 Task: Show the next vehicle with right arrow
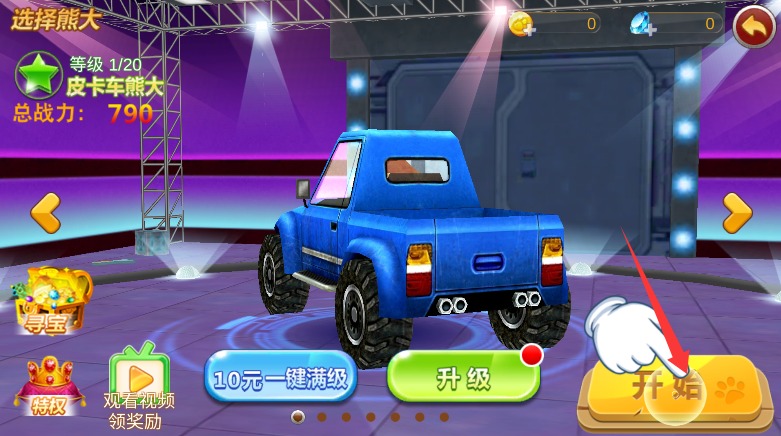737,211
